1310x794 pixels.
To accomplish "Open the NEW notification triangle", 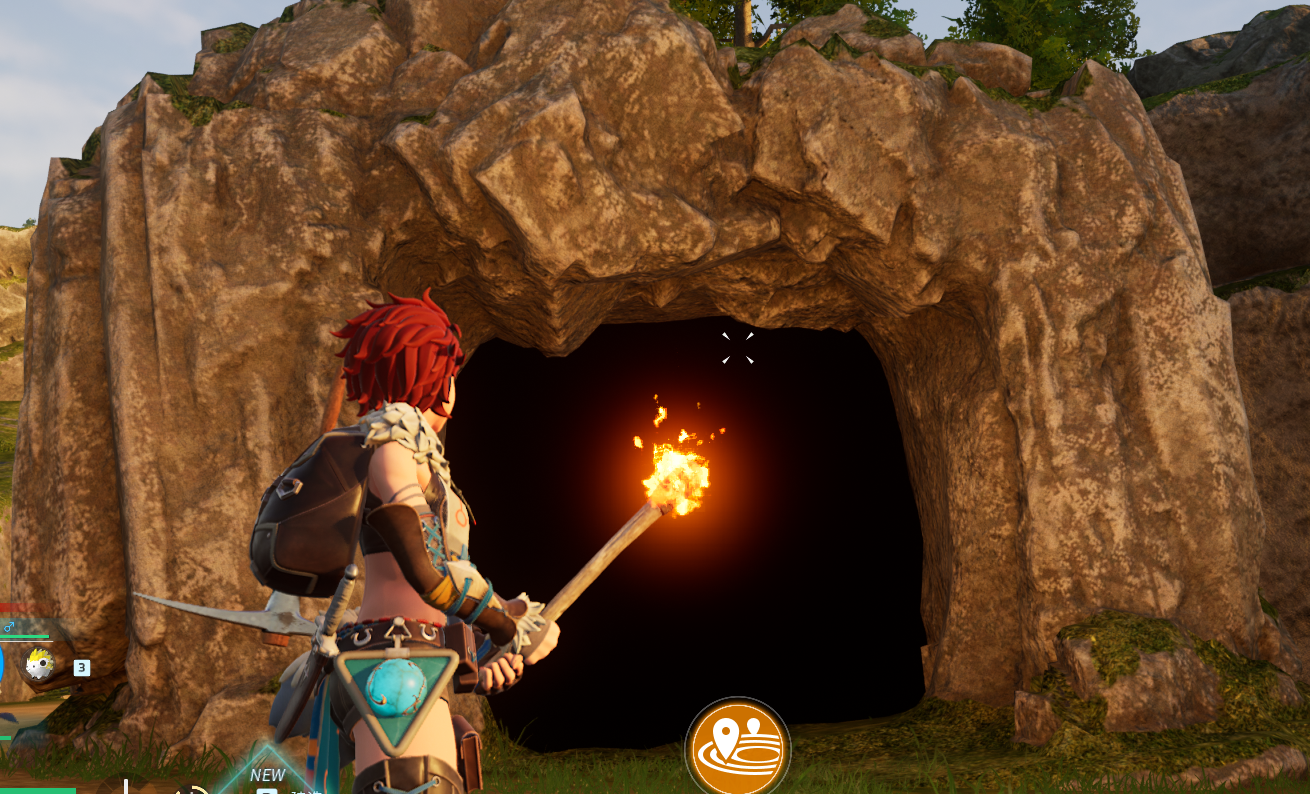I will (x=267, y=773).
